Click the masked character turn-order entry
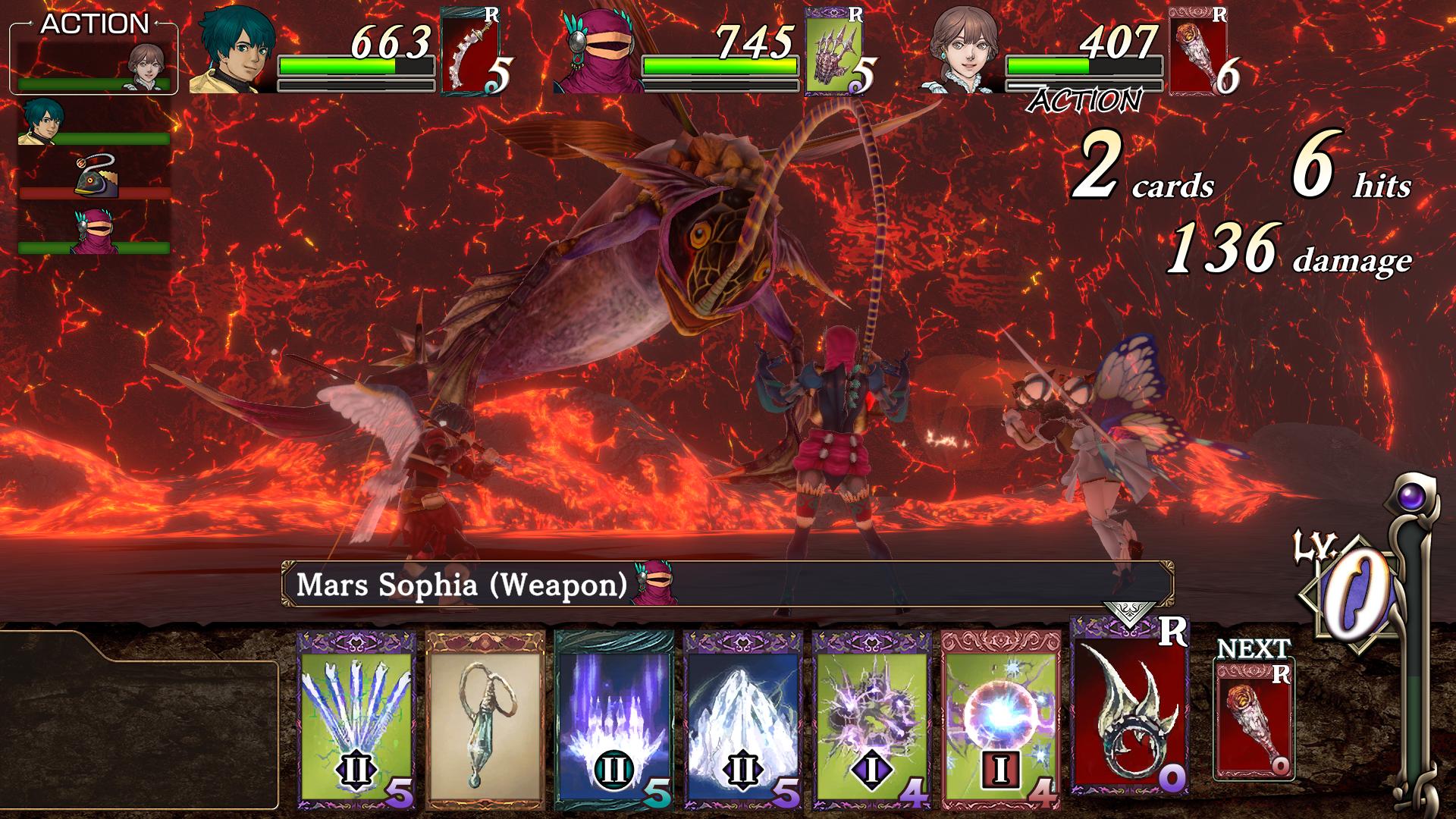 94,232
